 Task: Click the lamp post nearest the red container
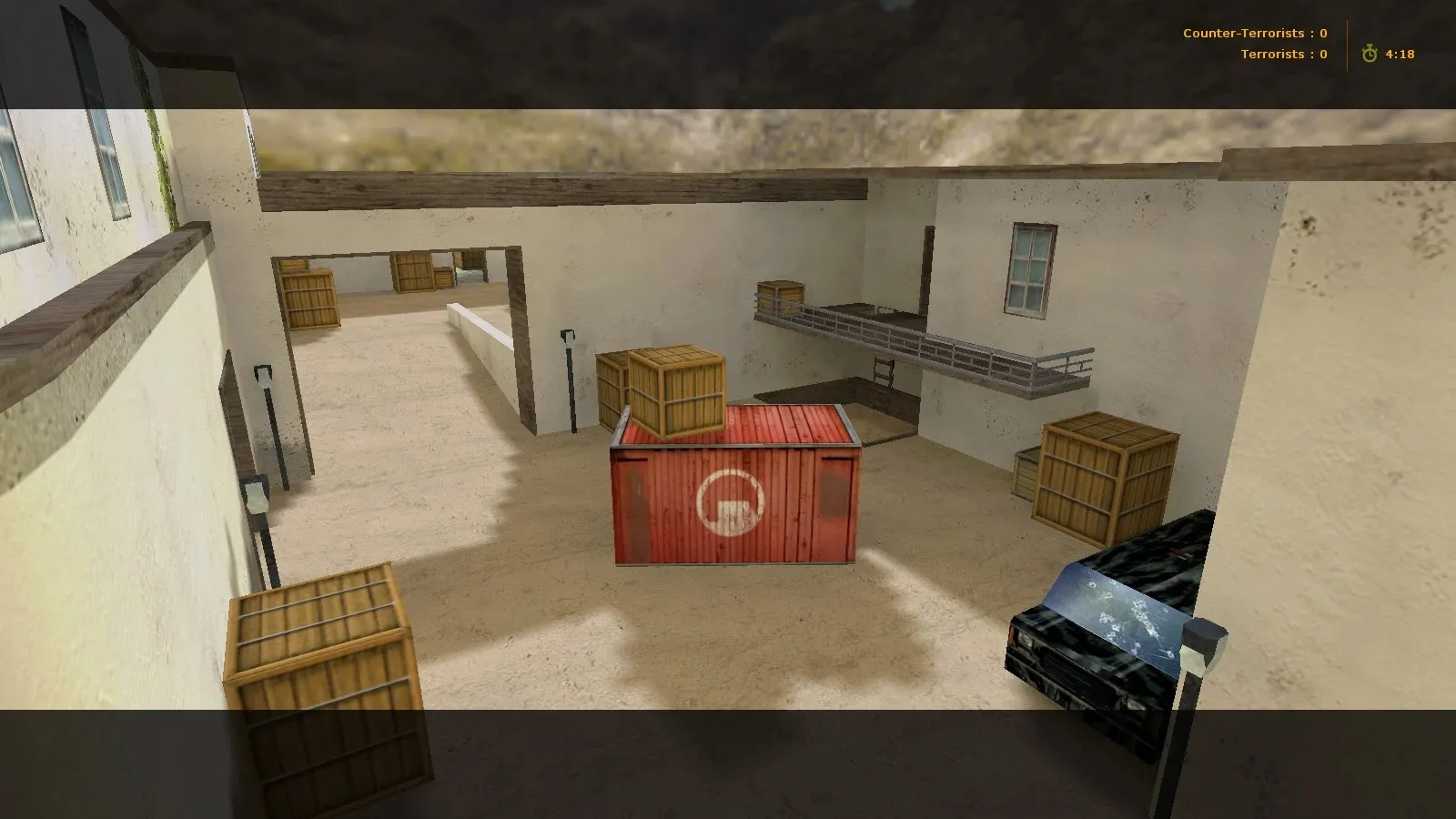click(x=569, y=378)
